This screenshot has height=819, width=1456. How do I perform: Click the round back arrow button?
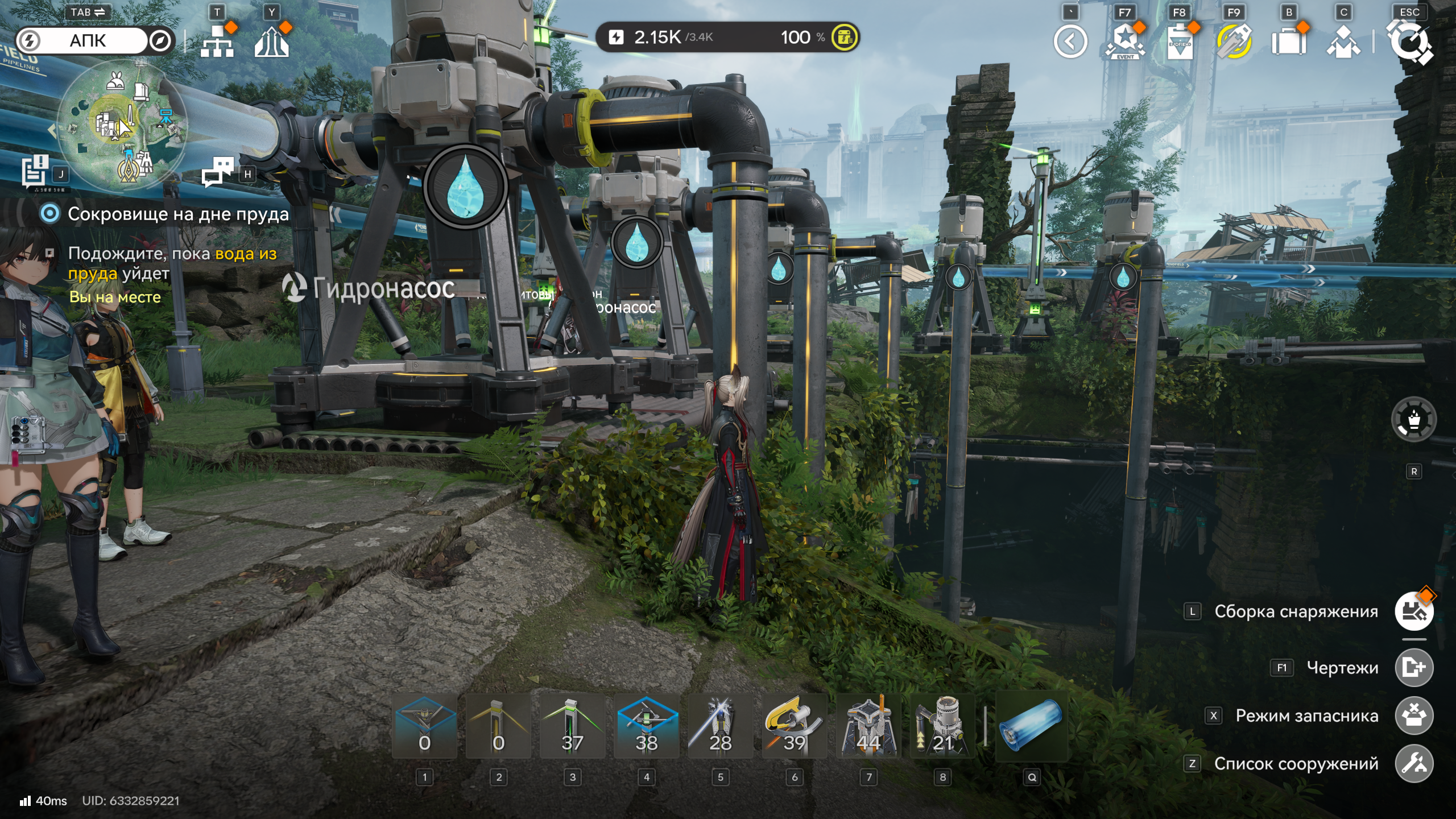coord(1070,42)
